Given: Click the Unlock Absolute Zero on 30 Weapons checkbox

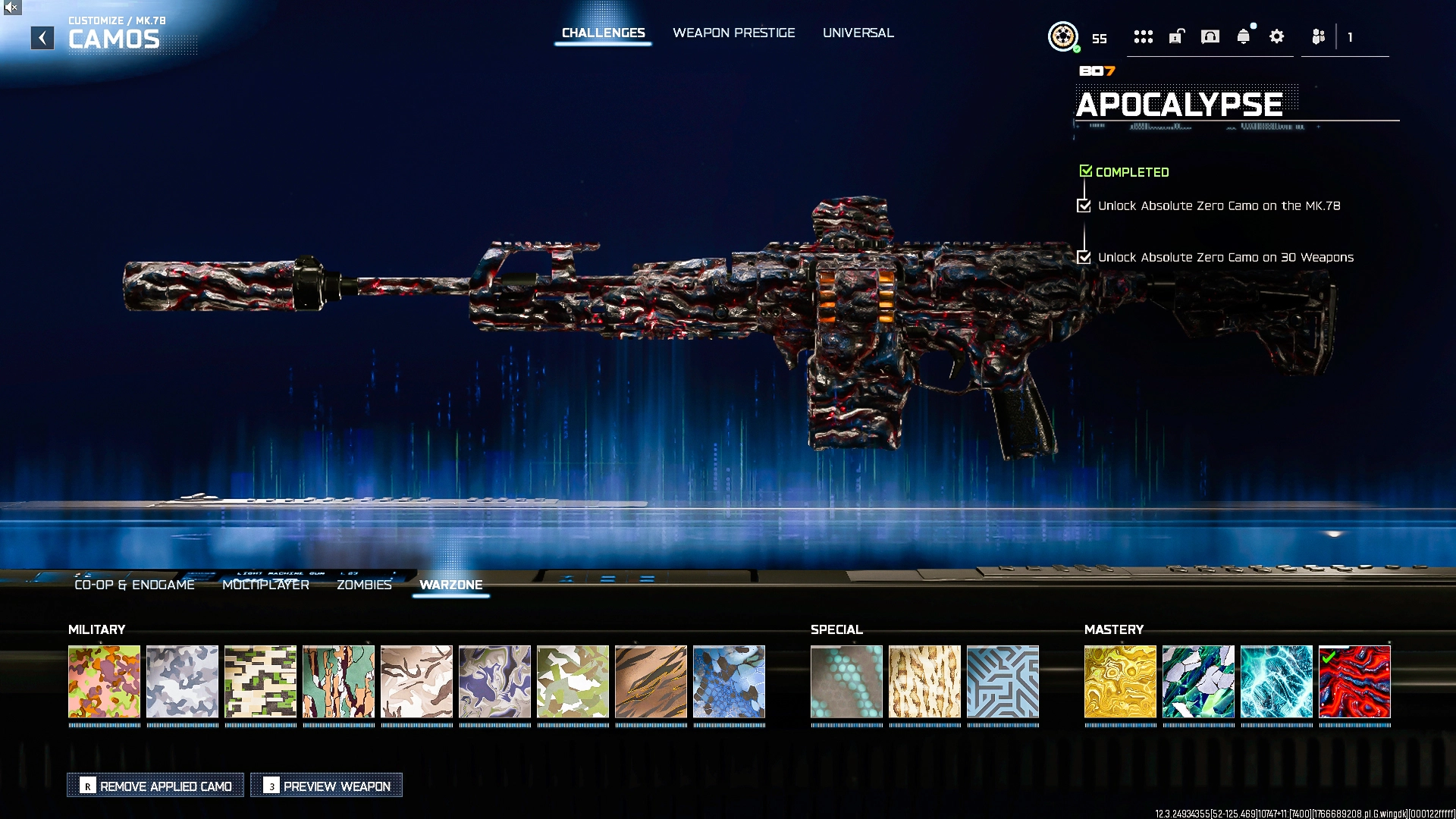Looking at the screenshot, I should [x=1084, y=257].
